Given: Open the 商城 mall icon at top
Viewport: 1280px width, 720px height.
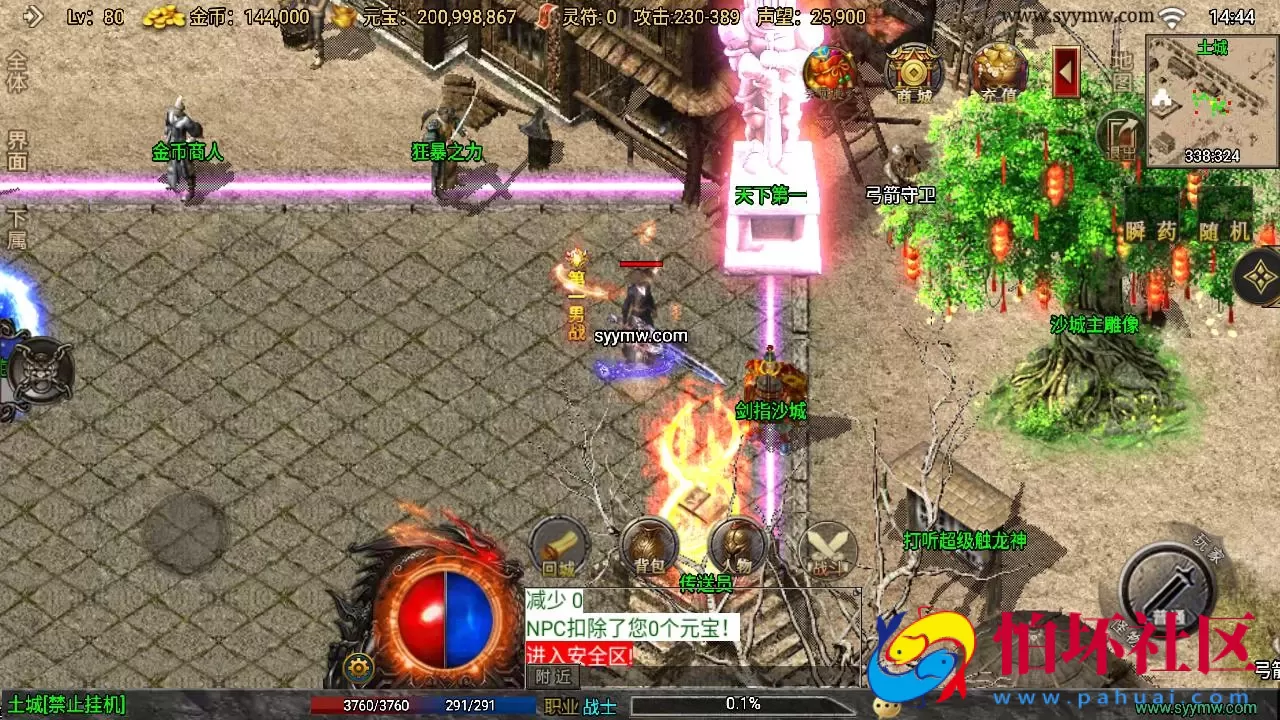Looking at the screenshot, I should [915, 70].
